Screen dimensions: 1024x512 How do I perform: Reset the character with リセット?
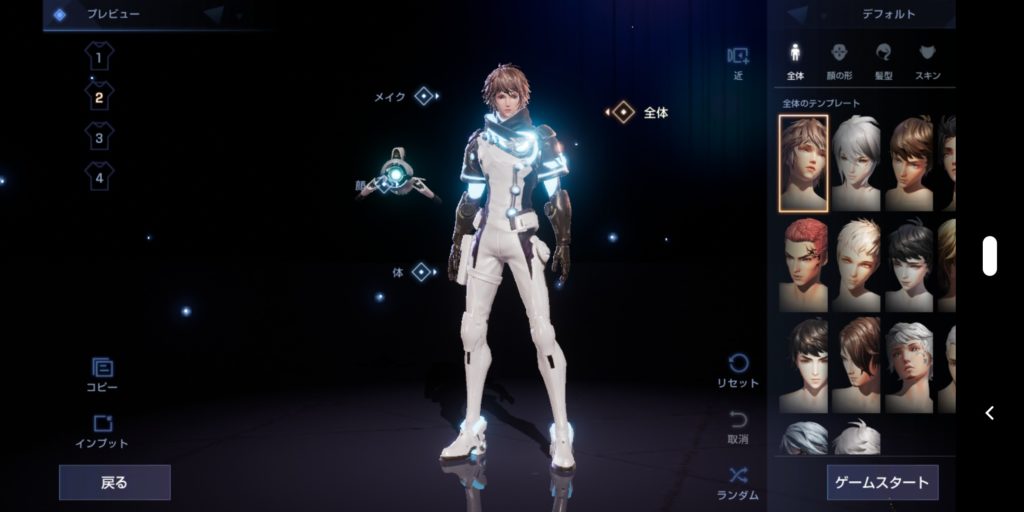[x=738, y=371]
